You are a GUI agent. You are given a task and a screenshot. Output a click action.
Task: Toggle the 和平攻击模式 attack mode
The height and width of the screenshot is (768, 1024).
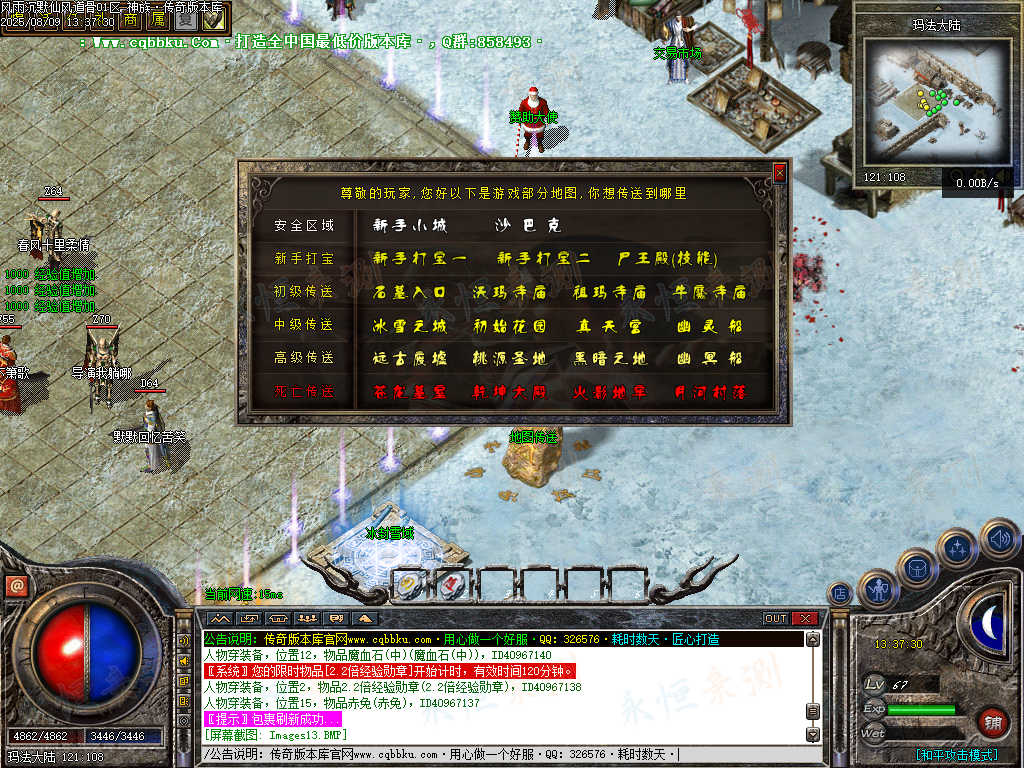958,754
